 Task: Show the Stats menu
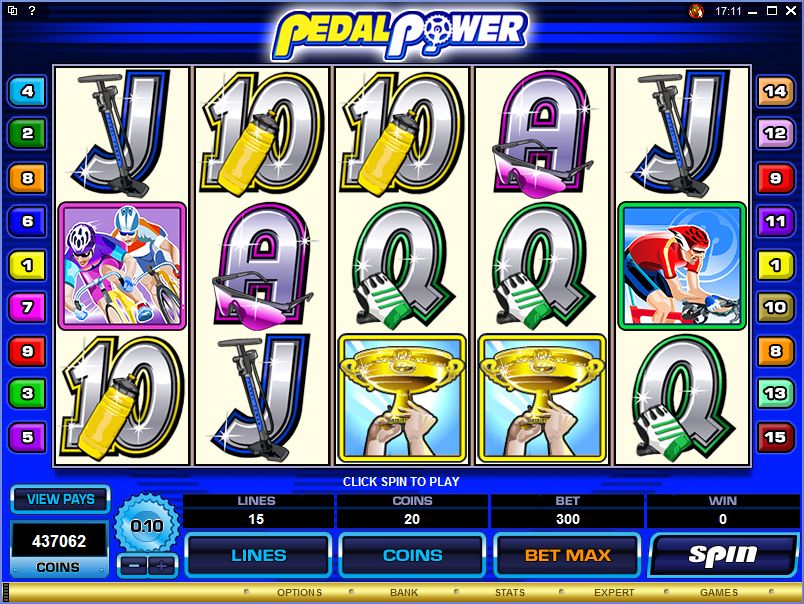click(x=510, y=593)
